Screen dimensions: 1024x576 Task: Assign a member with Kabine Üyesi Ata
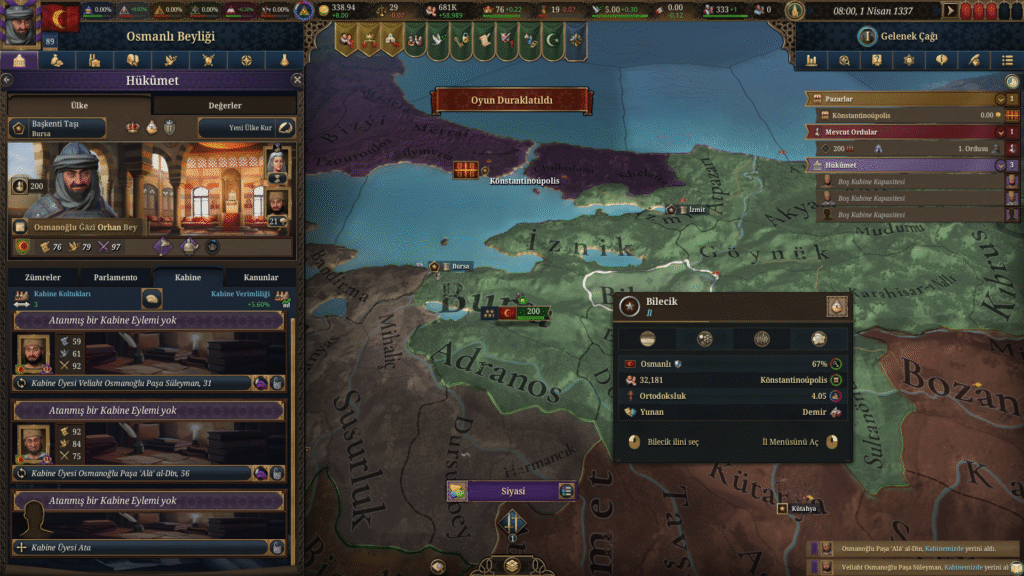140,548
